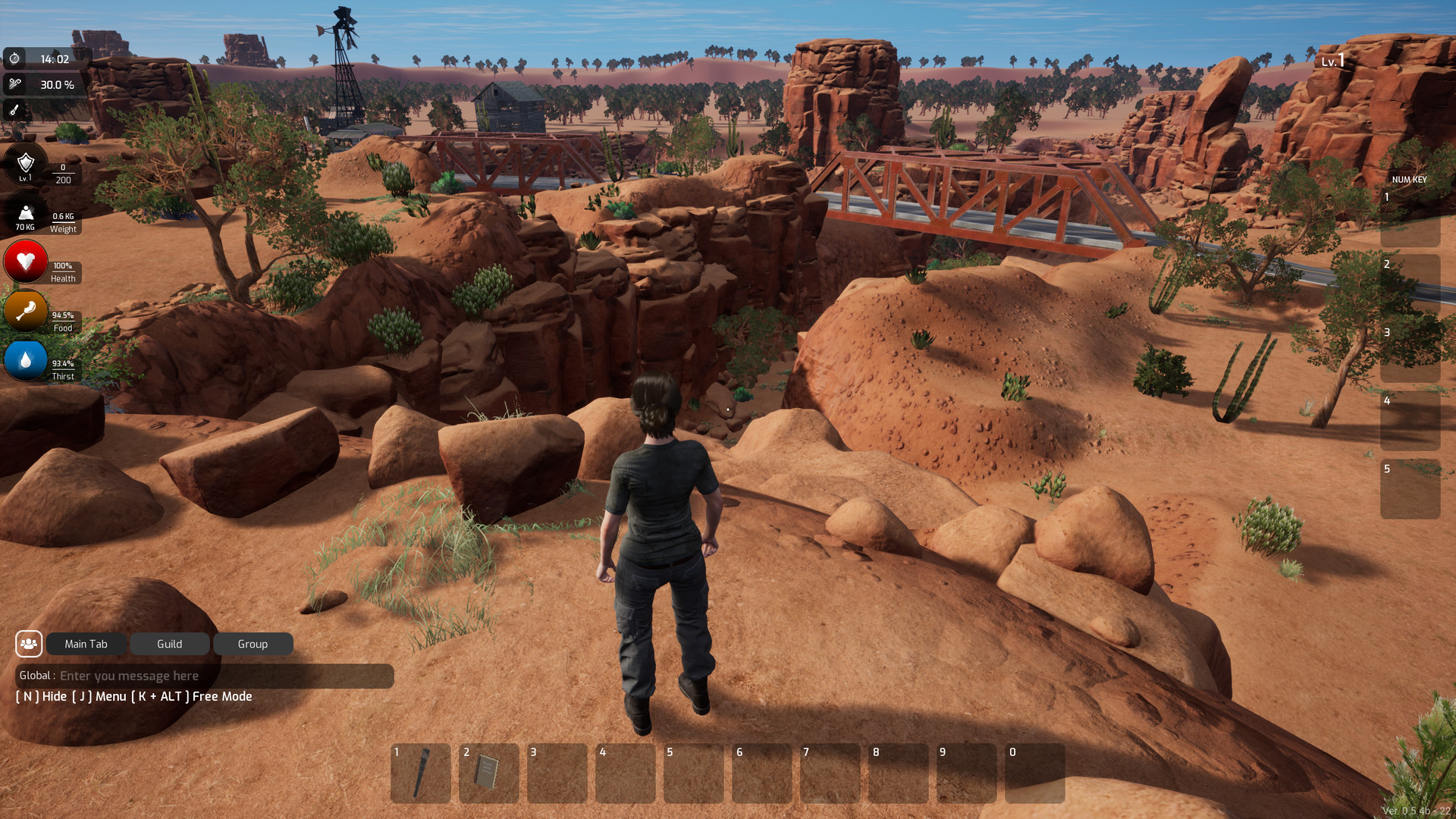Select the Food drumstick indicator icon
The image size is (1456, 819).
click(25, 312)
